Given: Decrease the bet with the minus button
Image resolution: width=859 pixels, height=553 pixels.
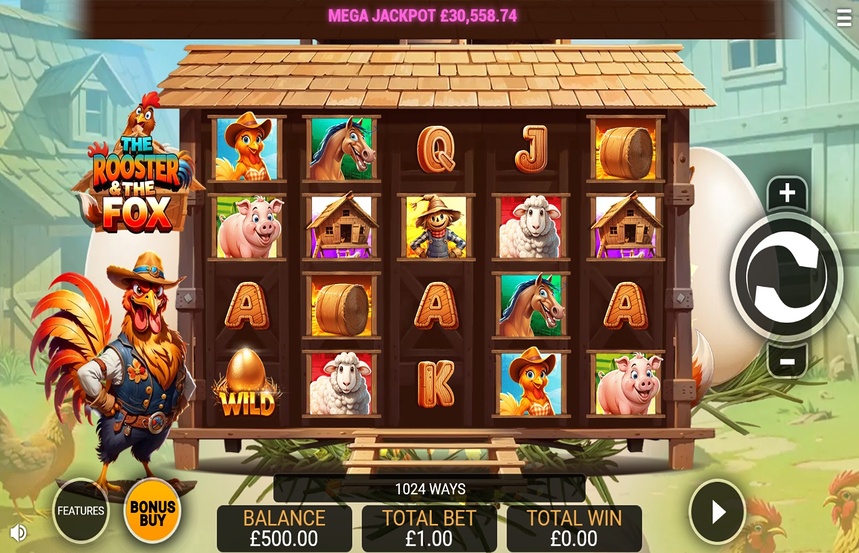Looking at the screenshot, I should pyautogui.click(x=787, y=360).
